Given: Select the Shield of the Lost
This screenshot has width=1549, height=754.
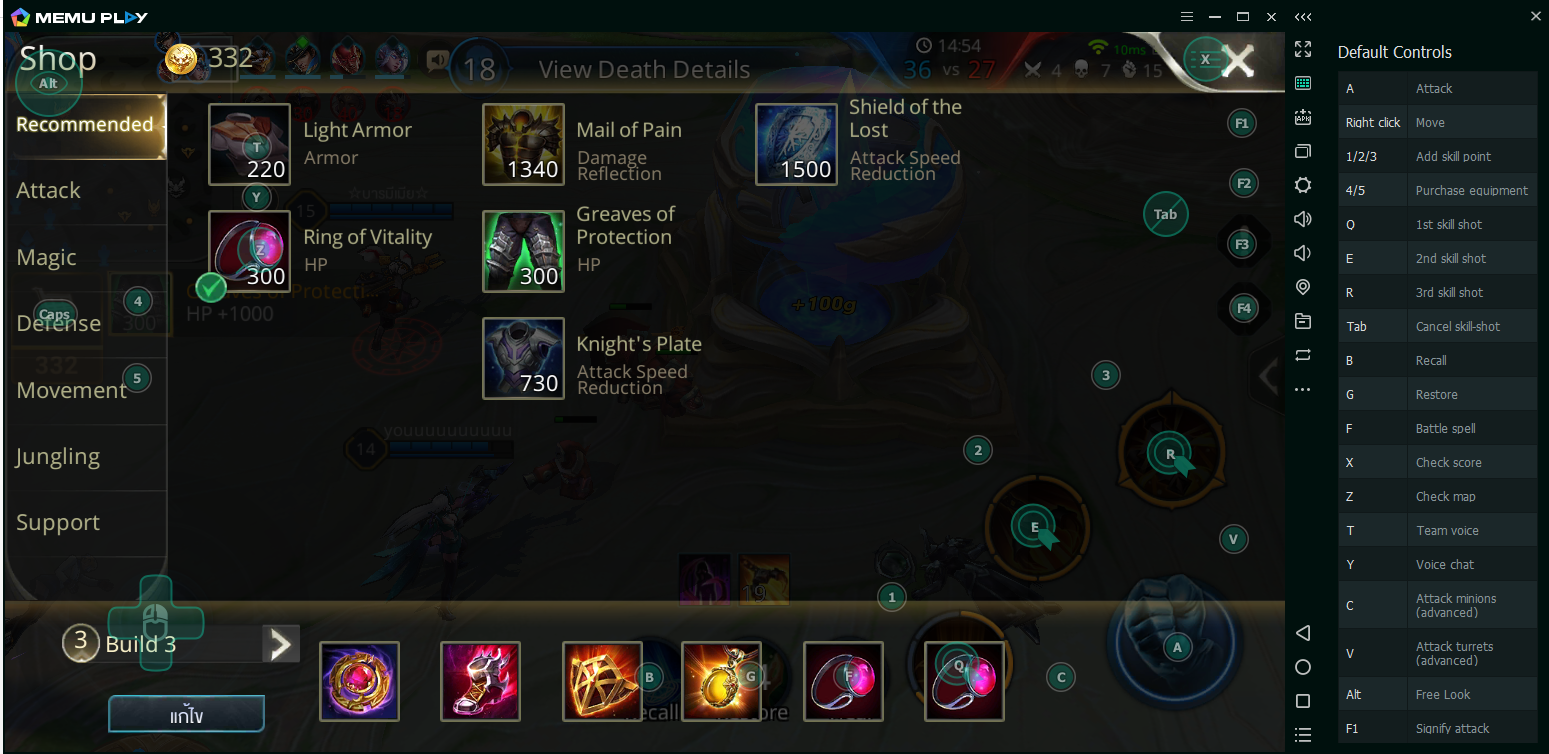Looking at the screenshot, I should [797, 145].
